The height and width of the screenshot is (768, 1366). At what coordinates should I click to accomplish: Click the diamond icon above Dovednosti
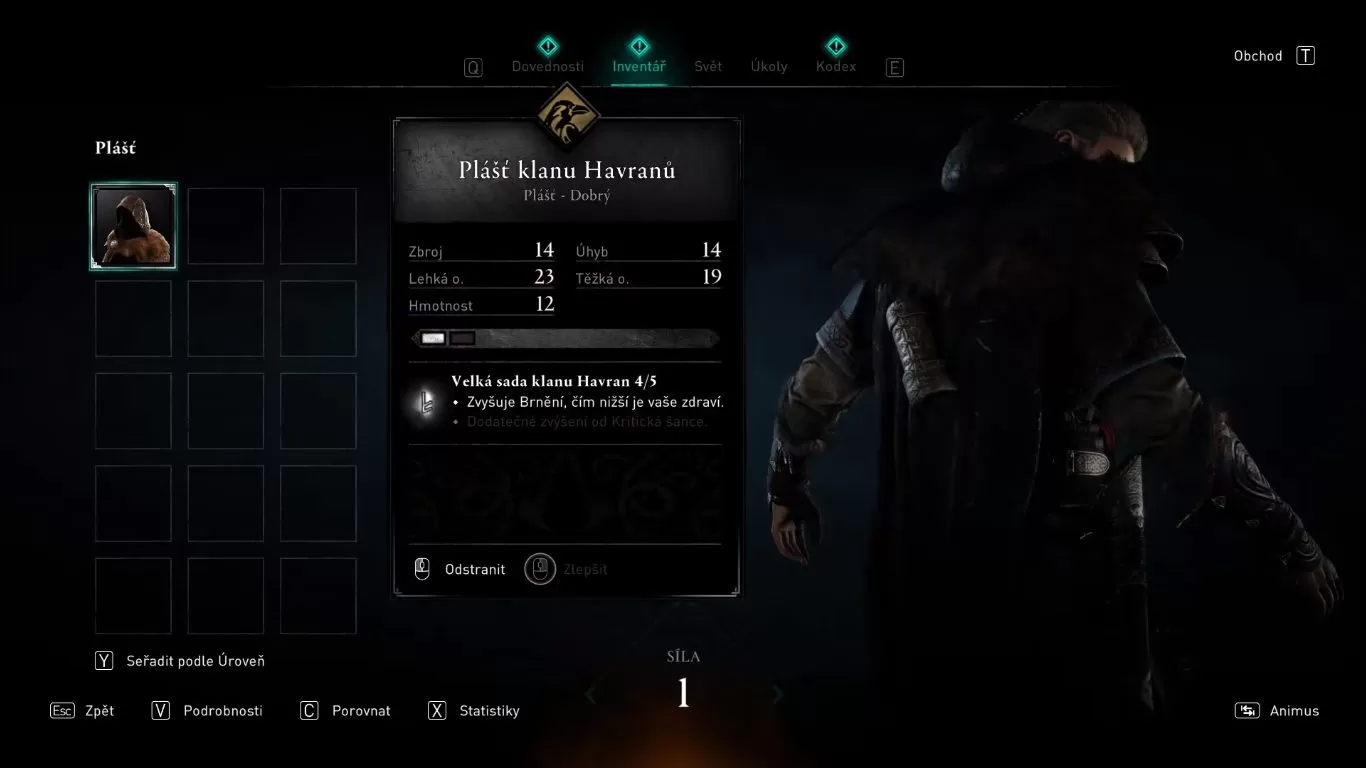548,45
